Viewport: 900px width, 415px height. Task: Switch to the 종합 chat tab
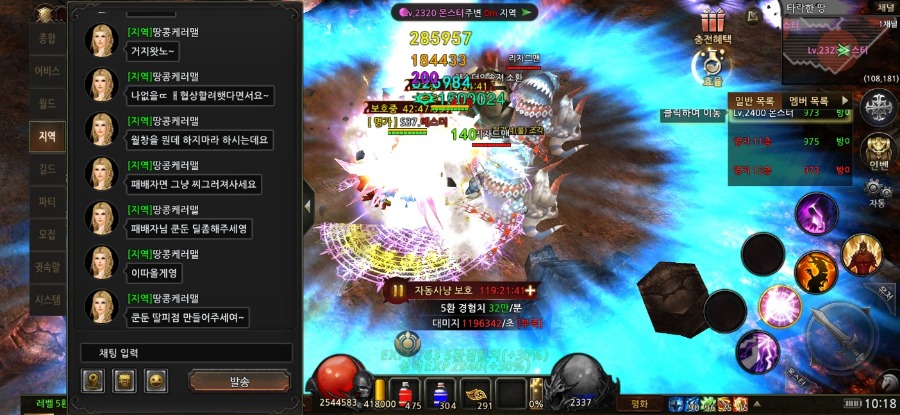(x=47, y=38)
